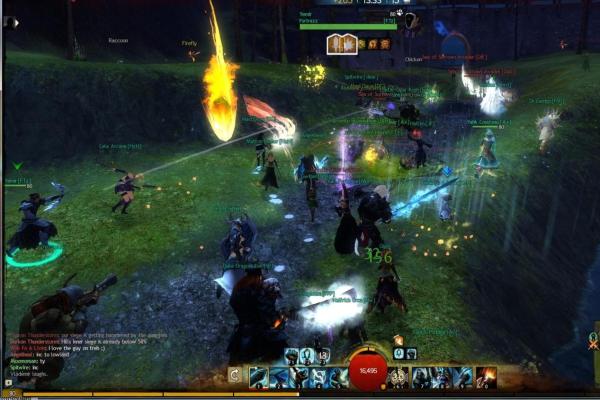Activate the healing skill in slot 6
600x400 pixels.
pos(399,377)
